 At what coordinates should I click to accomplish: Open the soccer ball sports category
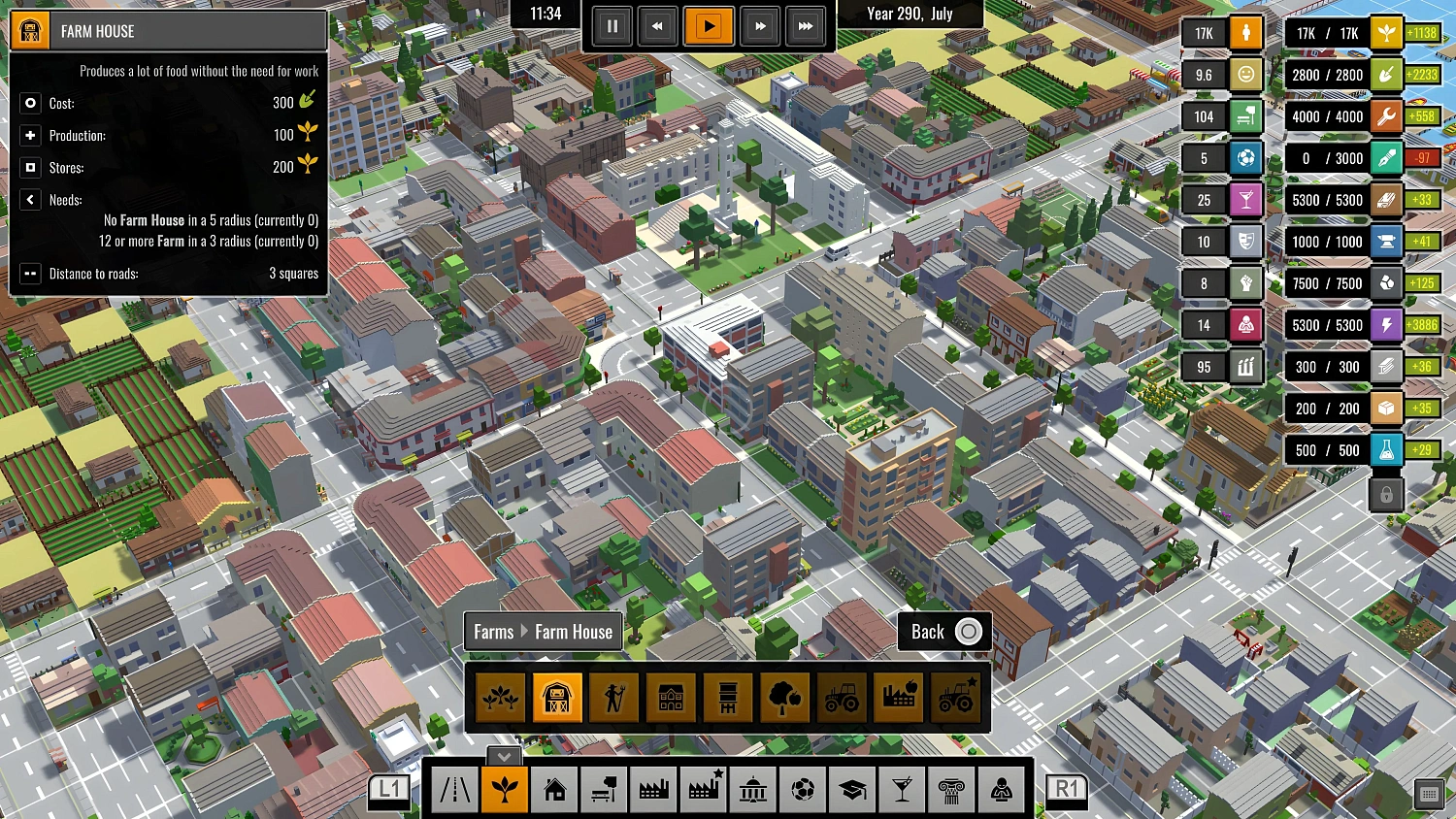804,789
